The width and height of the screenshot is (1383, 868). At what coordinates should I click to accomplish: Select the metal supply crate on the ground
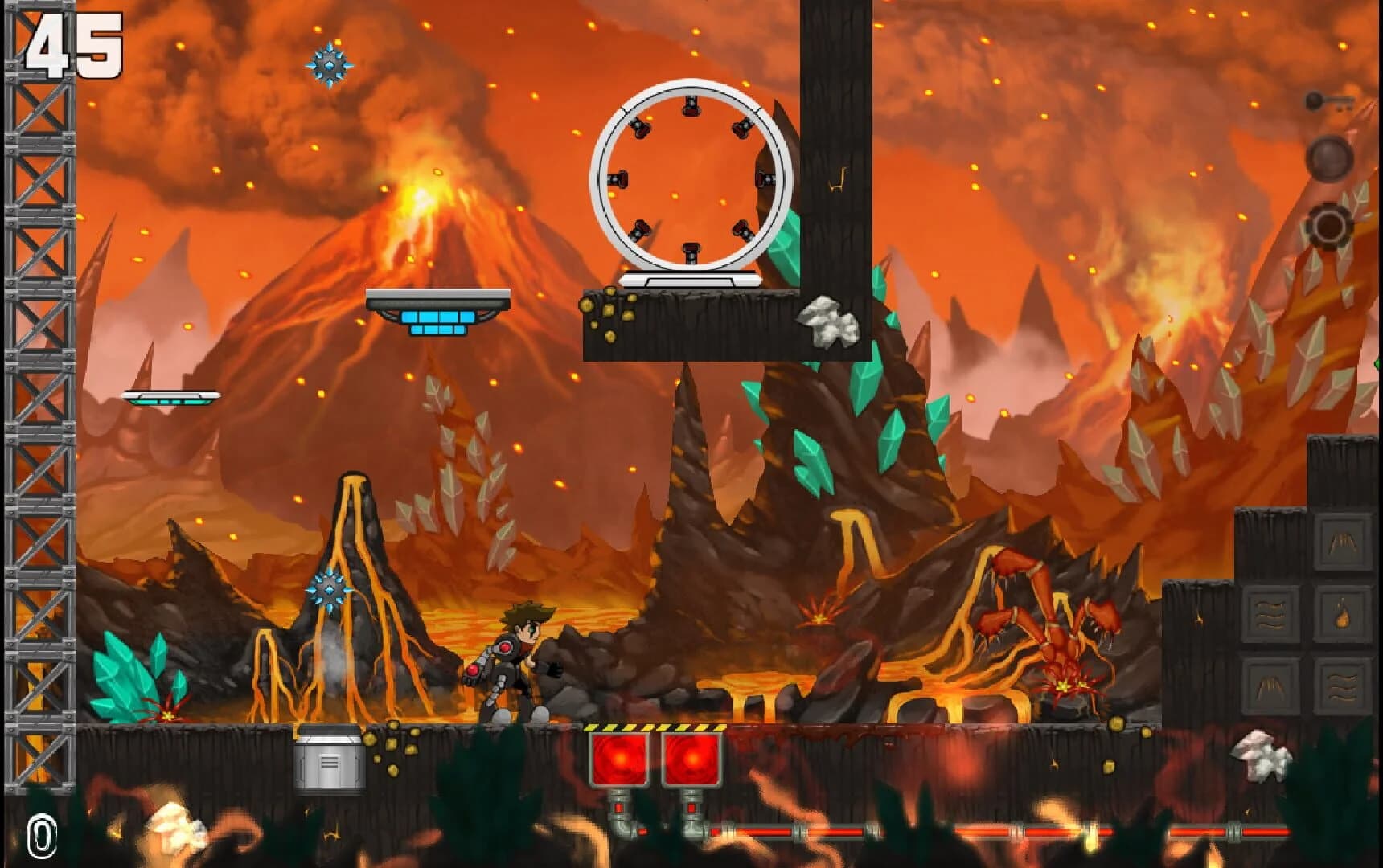329,761
